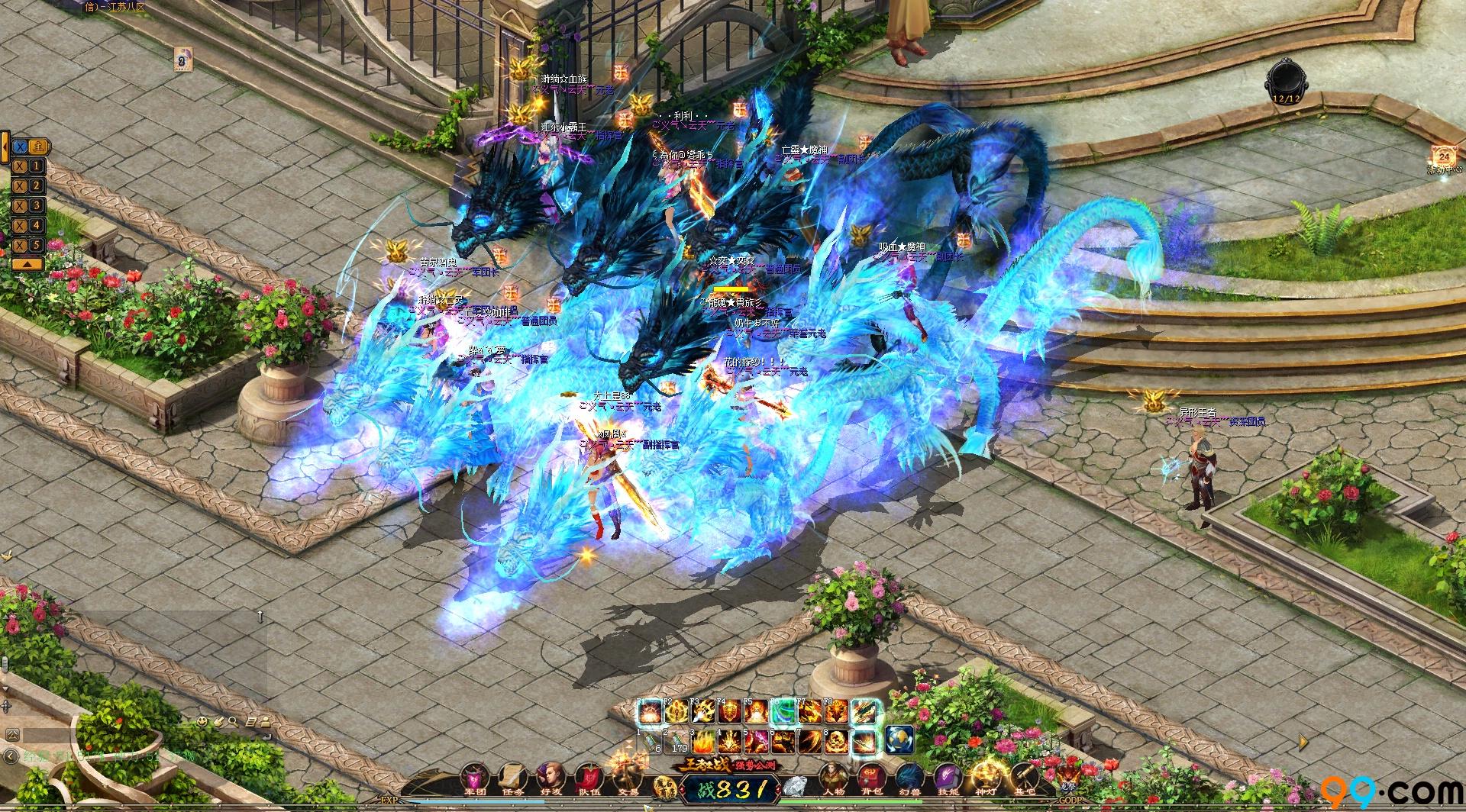This screenshot has height=812, width=1466.
Task: Open the 其它 other options menu
Action: 1022,779
